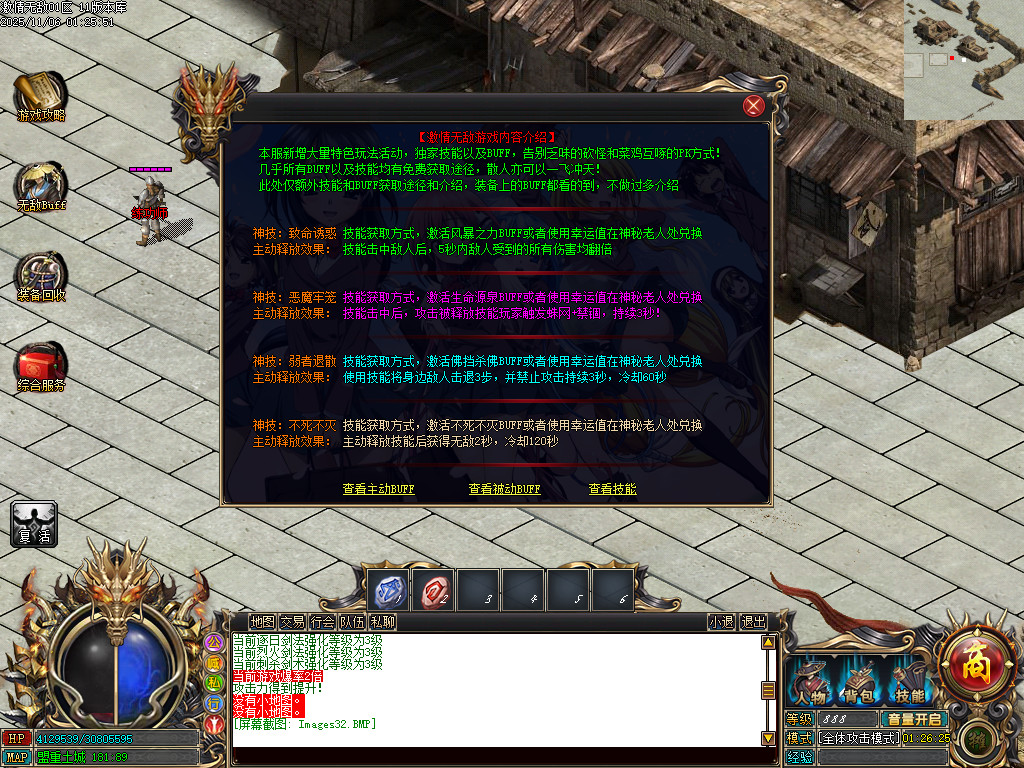Open the 综合服务 red gift box icon

[x=41, y=366]
